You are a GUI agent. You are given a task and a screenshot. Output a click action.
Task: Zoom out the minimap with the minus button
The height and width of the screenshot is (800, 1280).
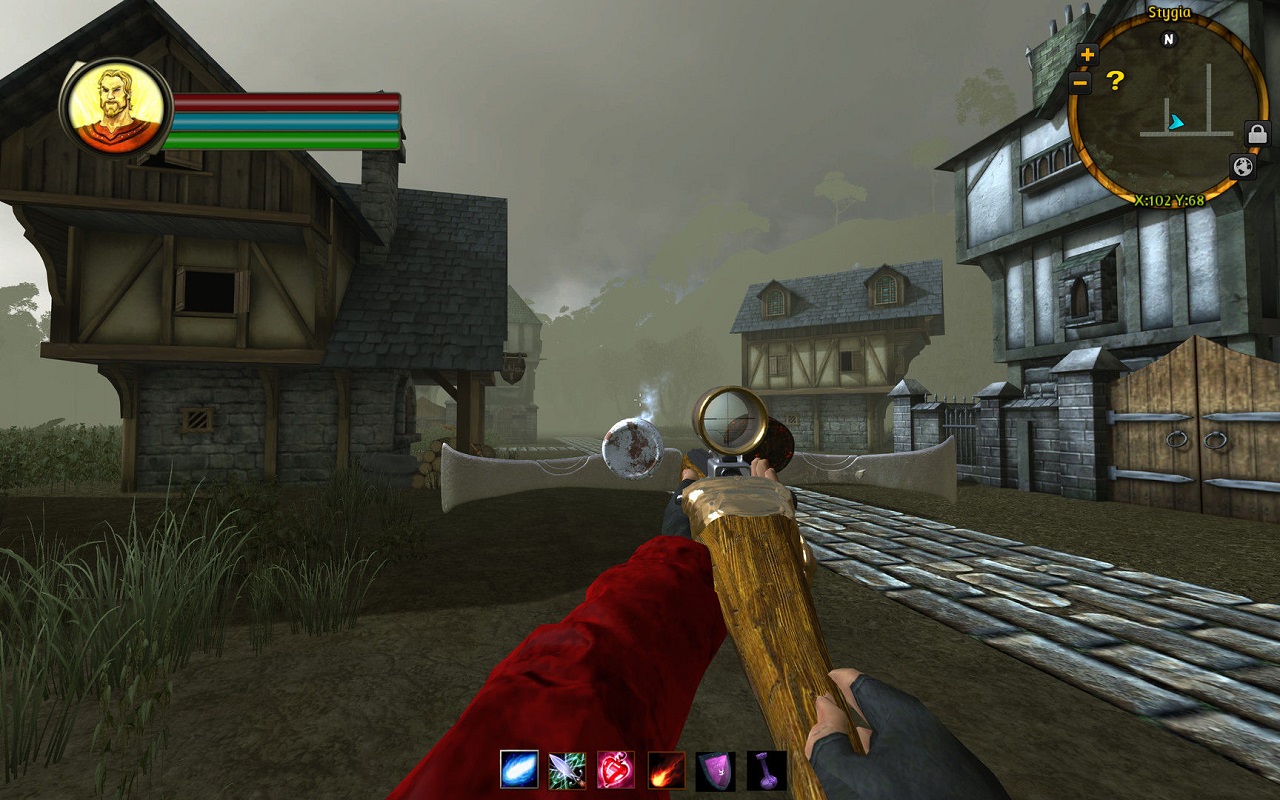tap(1080, 83)
